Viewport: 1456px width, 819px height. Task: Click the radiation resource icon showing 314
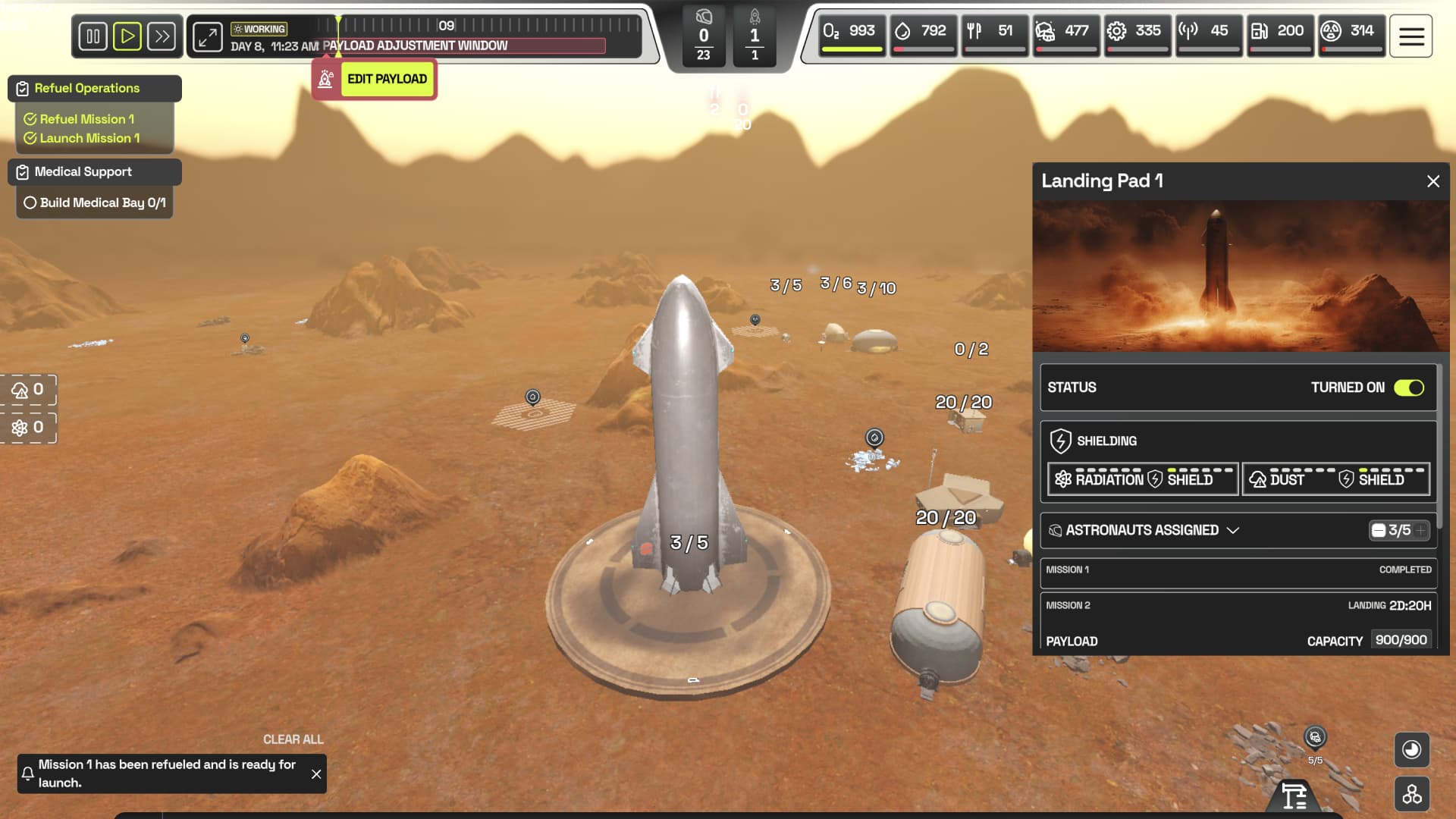point(1331,32)
